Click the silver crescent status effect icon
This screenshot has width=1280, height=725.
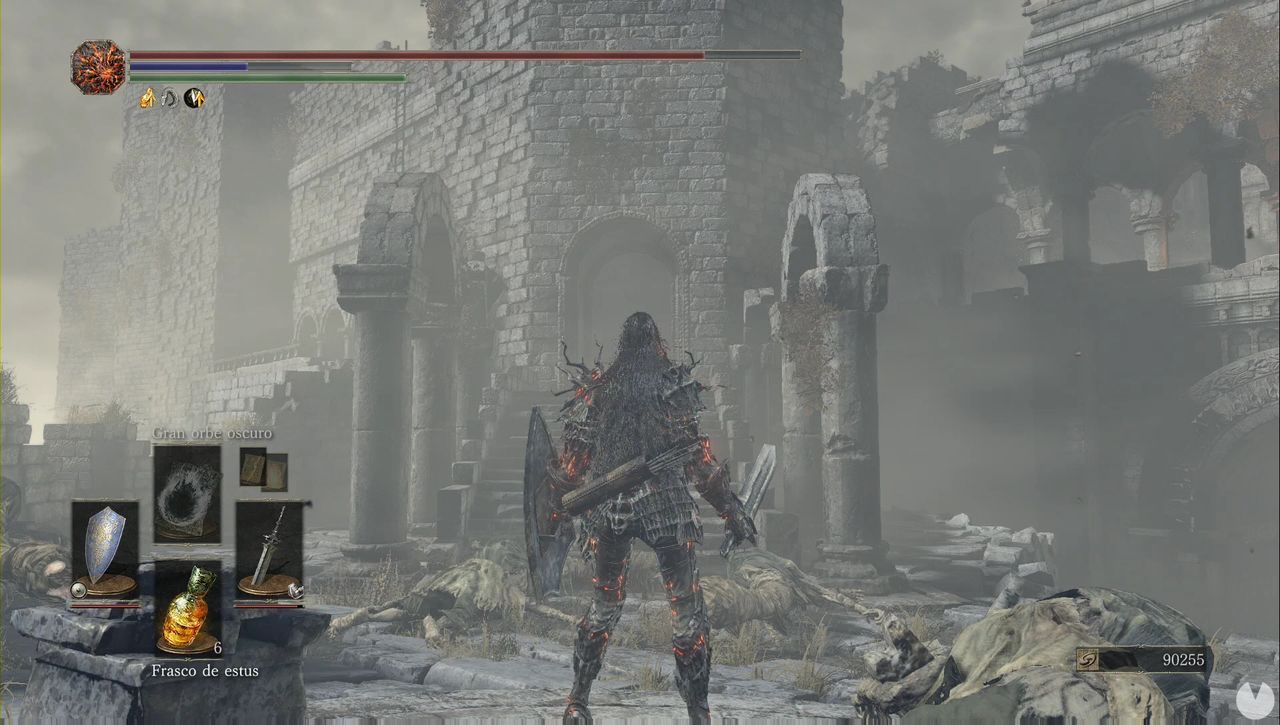click(x=168, y=99)
